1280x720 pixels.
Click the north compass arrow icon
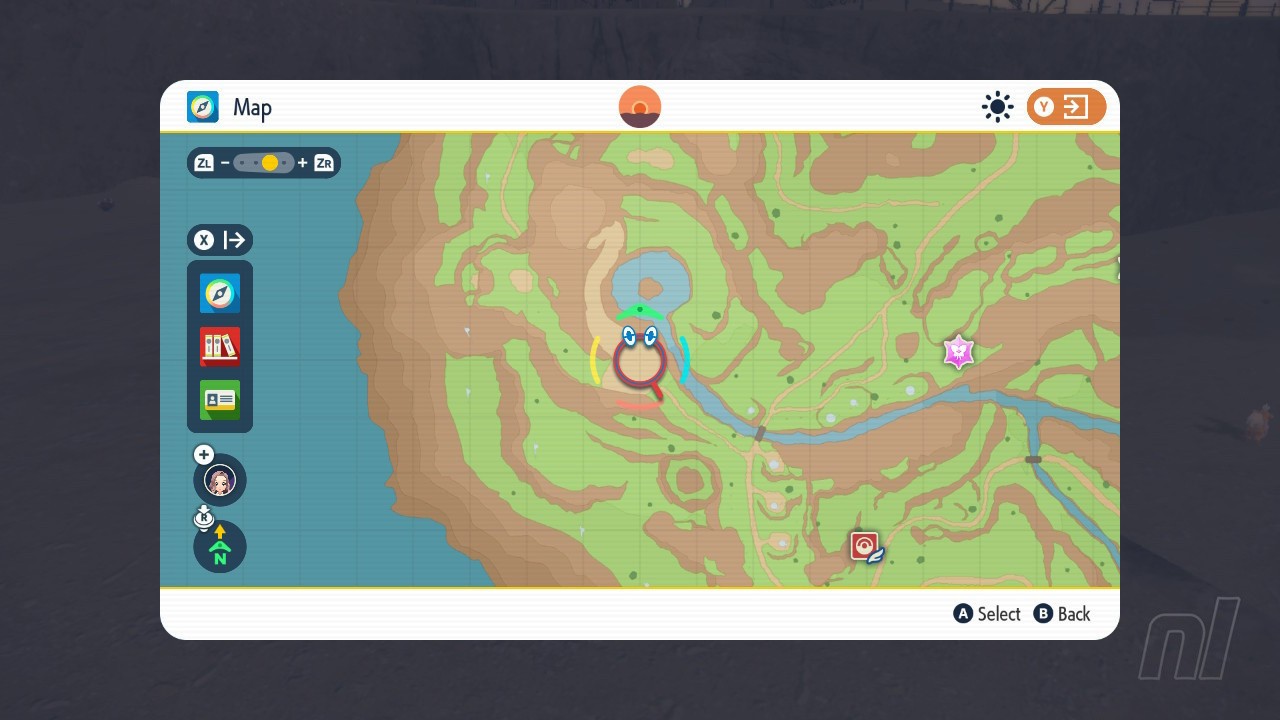tap(219, 547)
